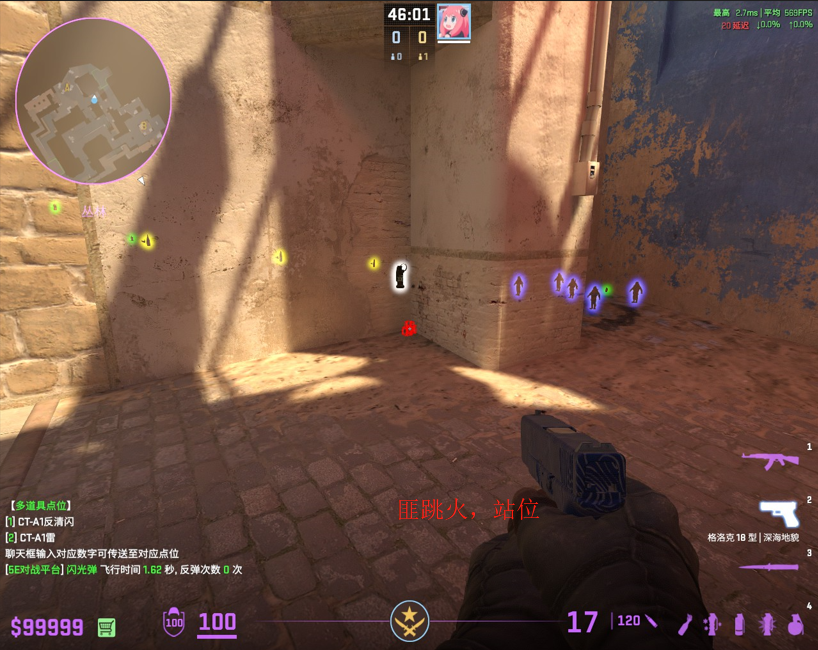The width and height of the screenshot is (818, 650).
Task: Pick the decoy grenade icon
Action: pyautogui.click(x=713, y=624)
